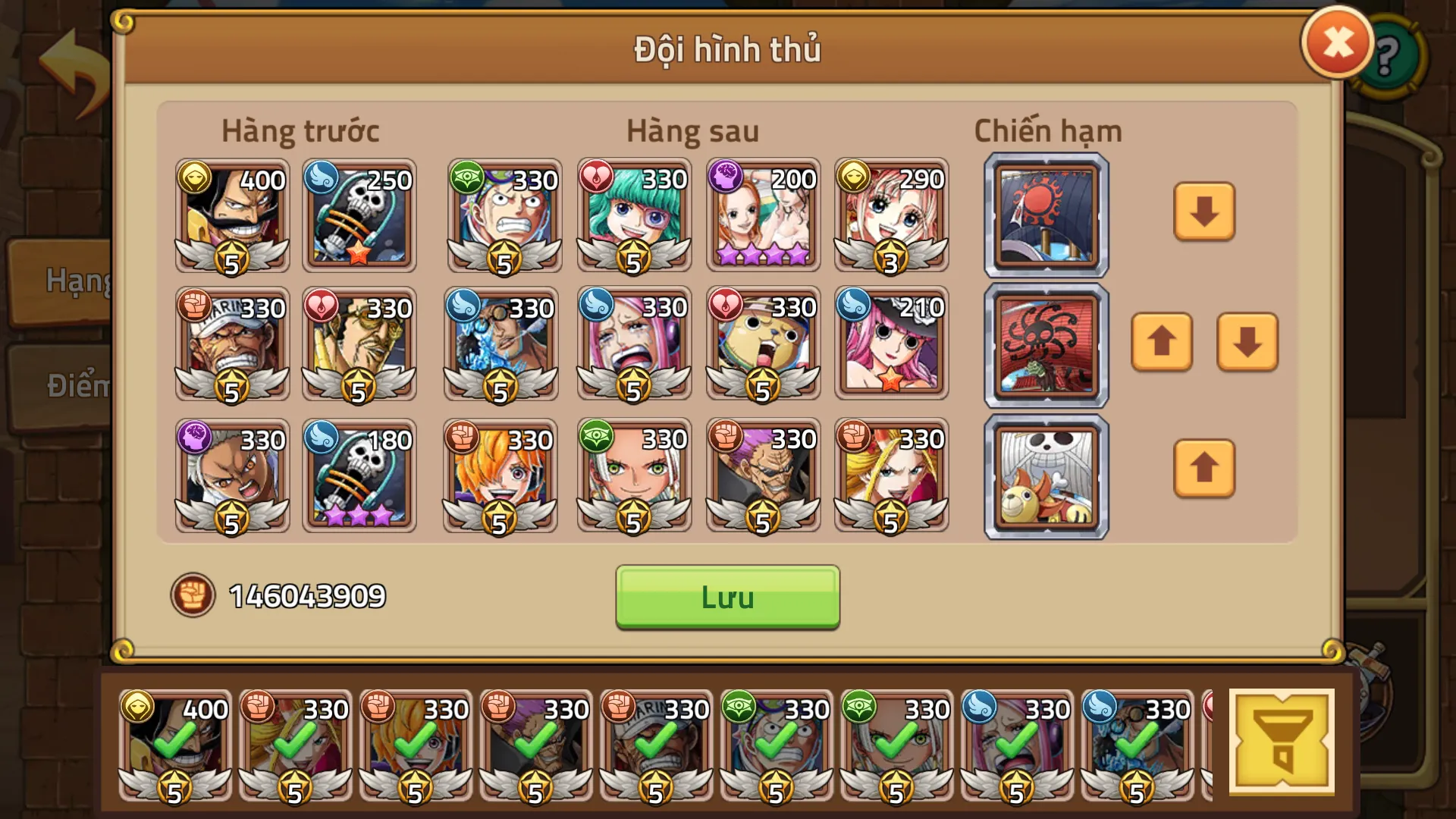Select the pink-haired Perona with 210 power
The height and width of the screenshot is (819, 1456).
890,345
